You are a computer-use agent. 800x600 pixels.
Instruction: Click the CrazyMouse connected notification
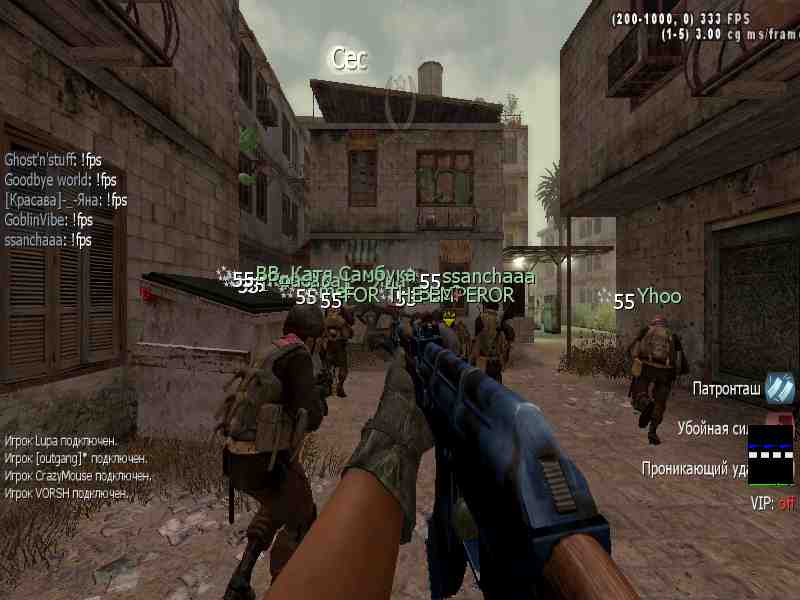(x=78, y=475)
